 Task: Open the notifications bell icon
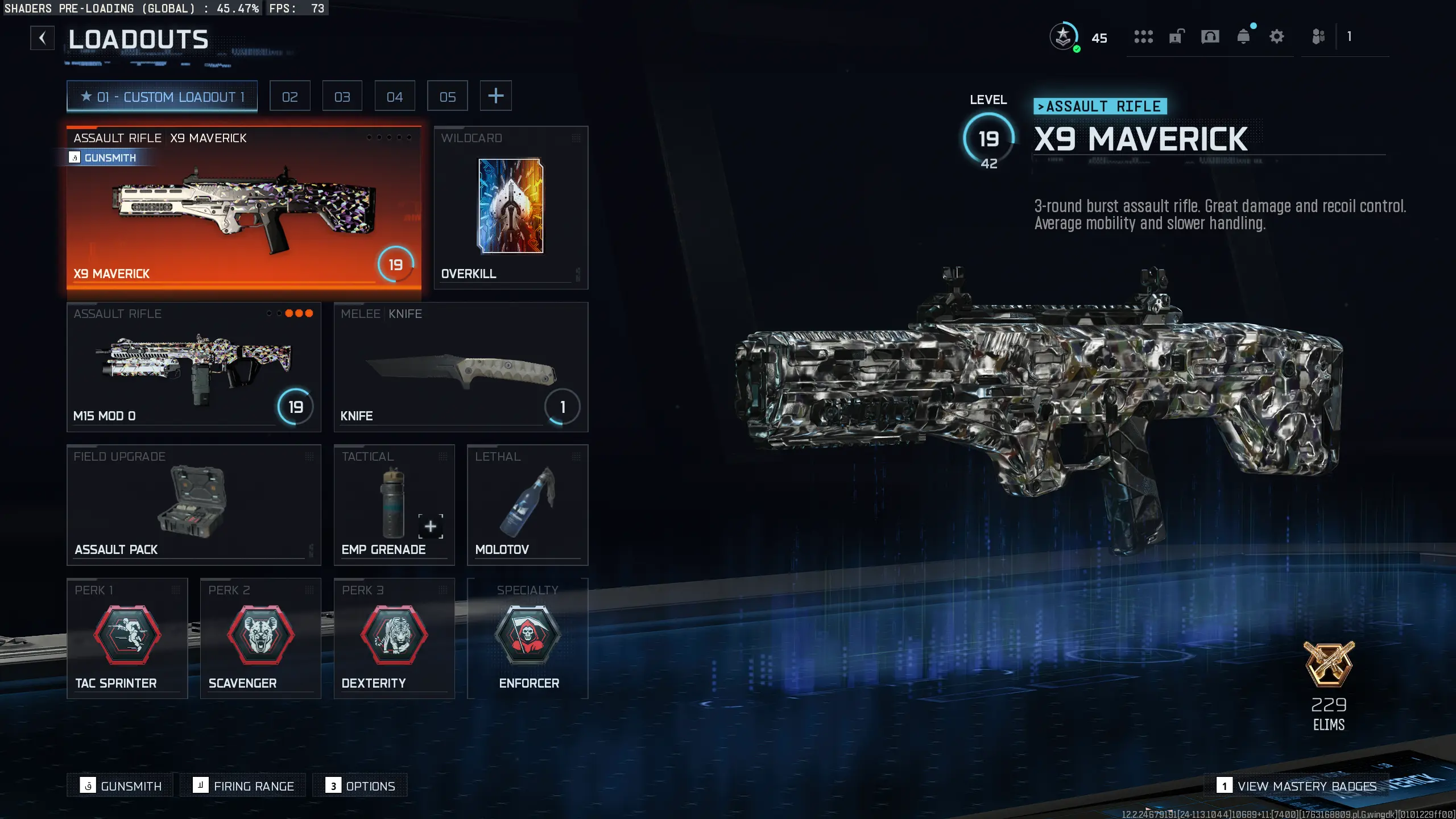click(x=1243, y=38)
